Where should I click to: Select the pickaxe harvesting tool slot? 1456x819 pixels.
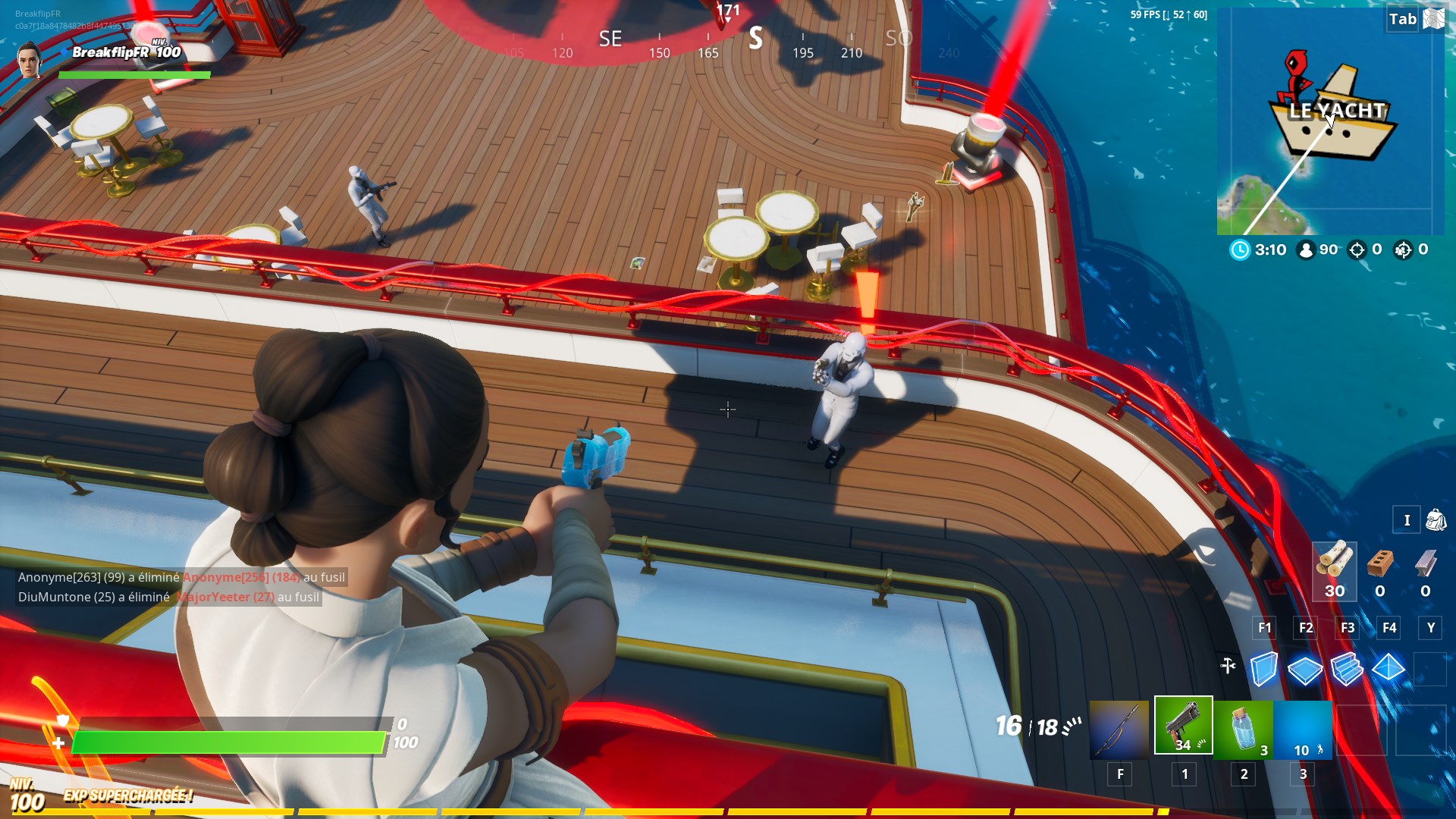[x=1119, y=730]
